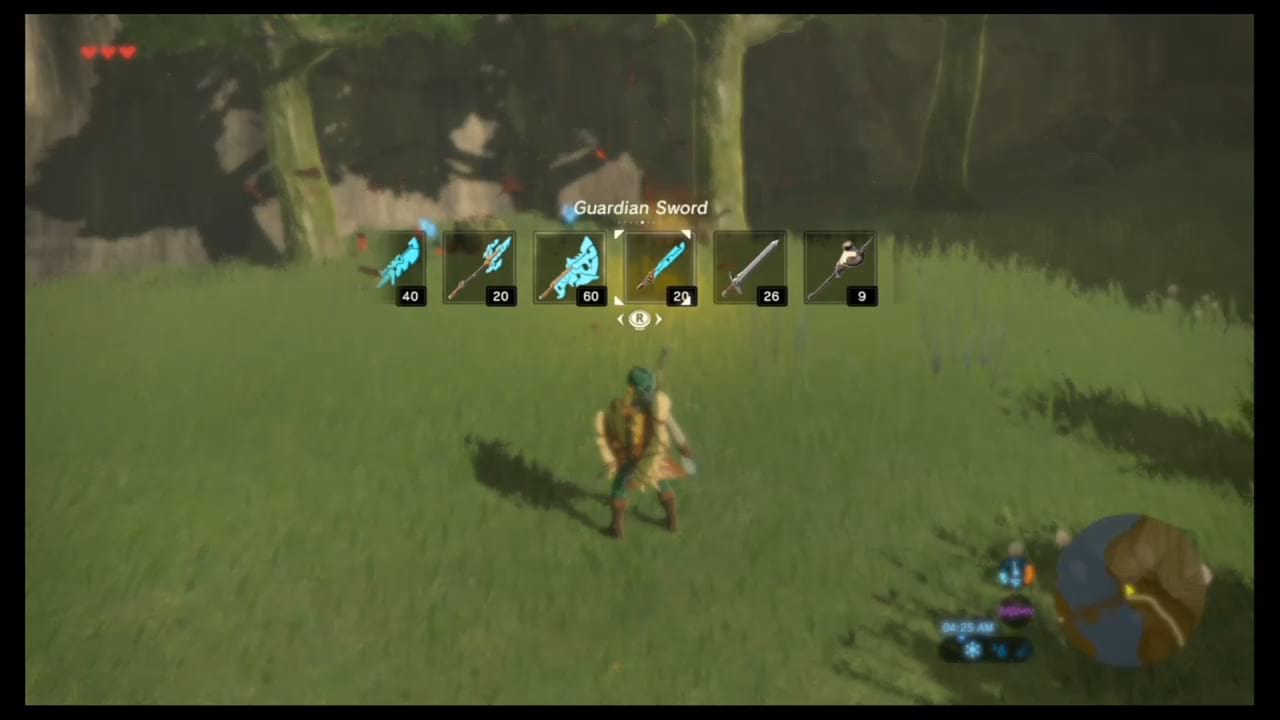Image resolution: width=1280 pixels, height=720 pixels.
Task: Click the circular minimap in the corner
Action: tap(1130, 590)
